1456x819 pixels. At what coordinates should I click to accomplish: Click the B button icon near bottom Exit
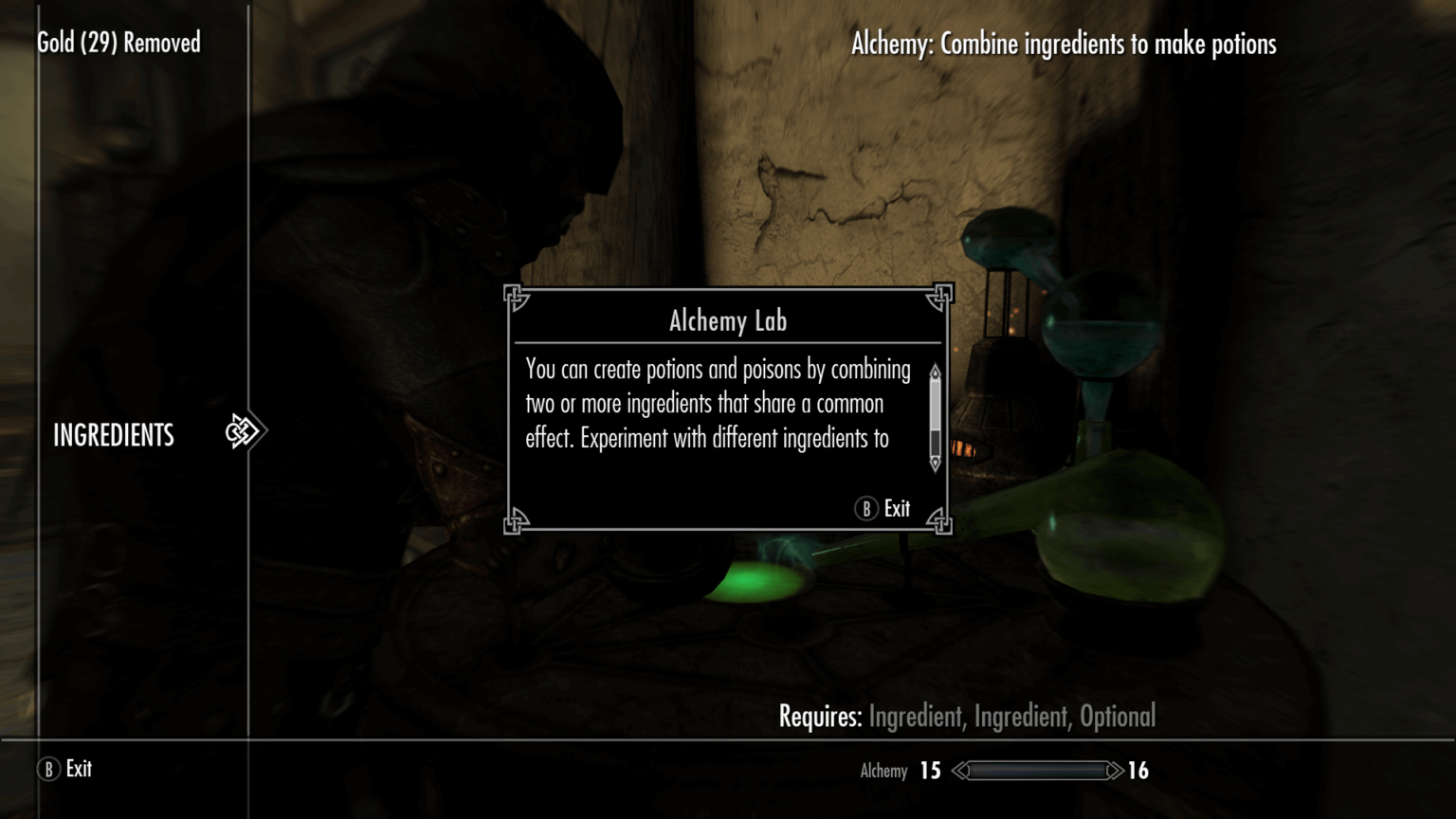click(x=47, y=769)
